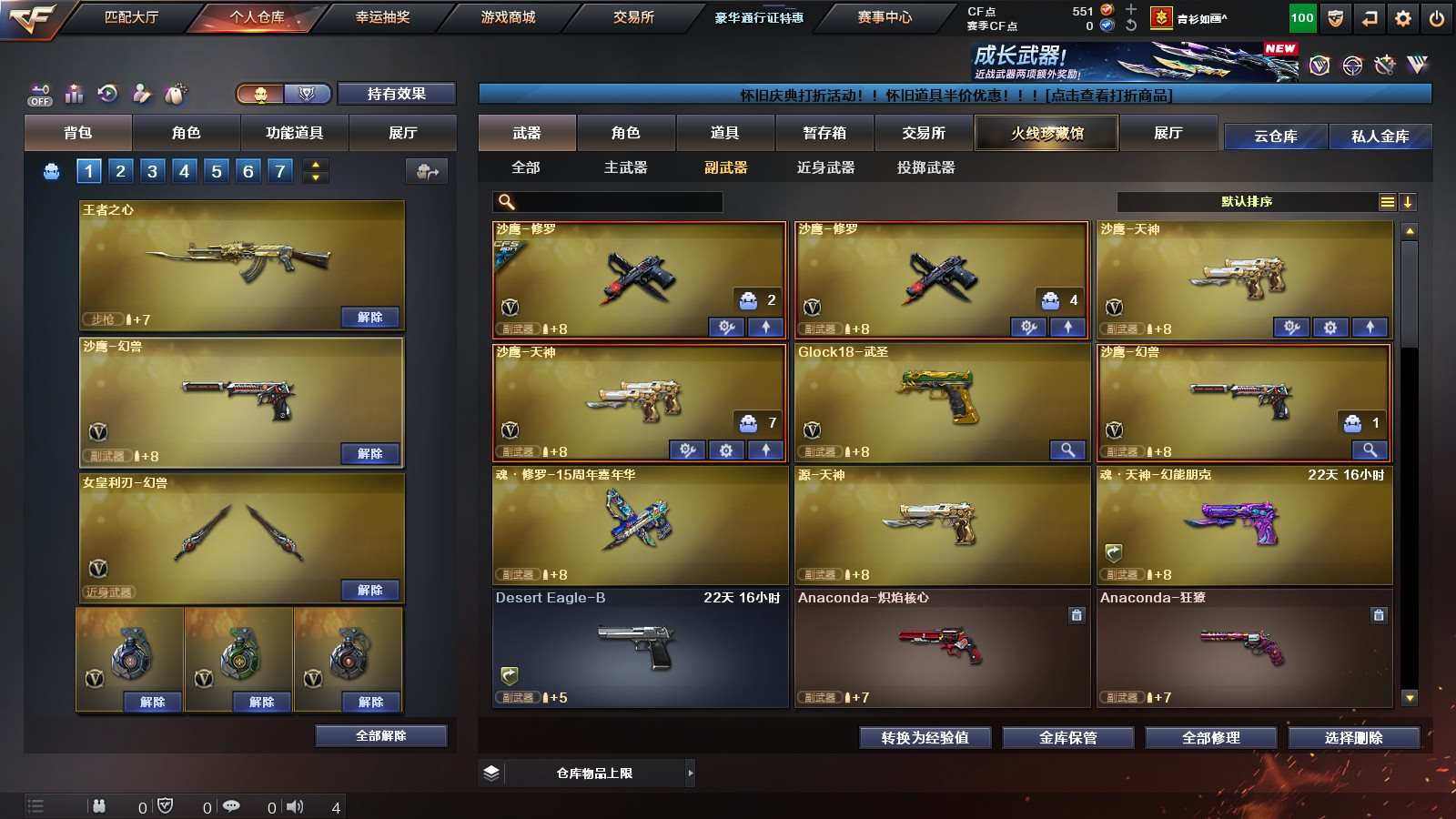Open settings with the gear icon
The height and width of the screenshot is (819, 1456).
point(1403,18)
